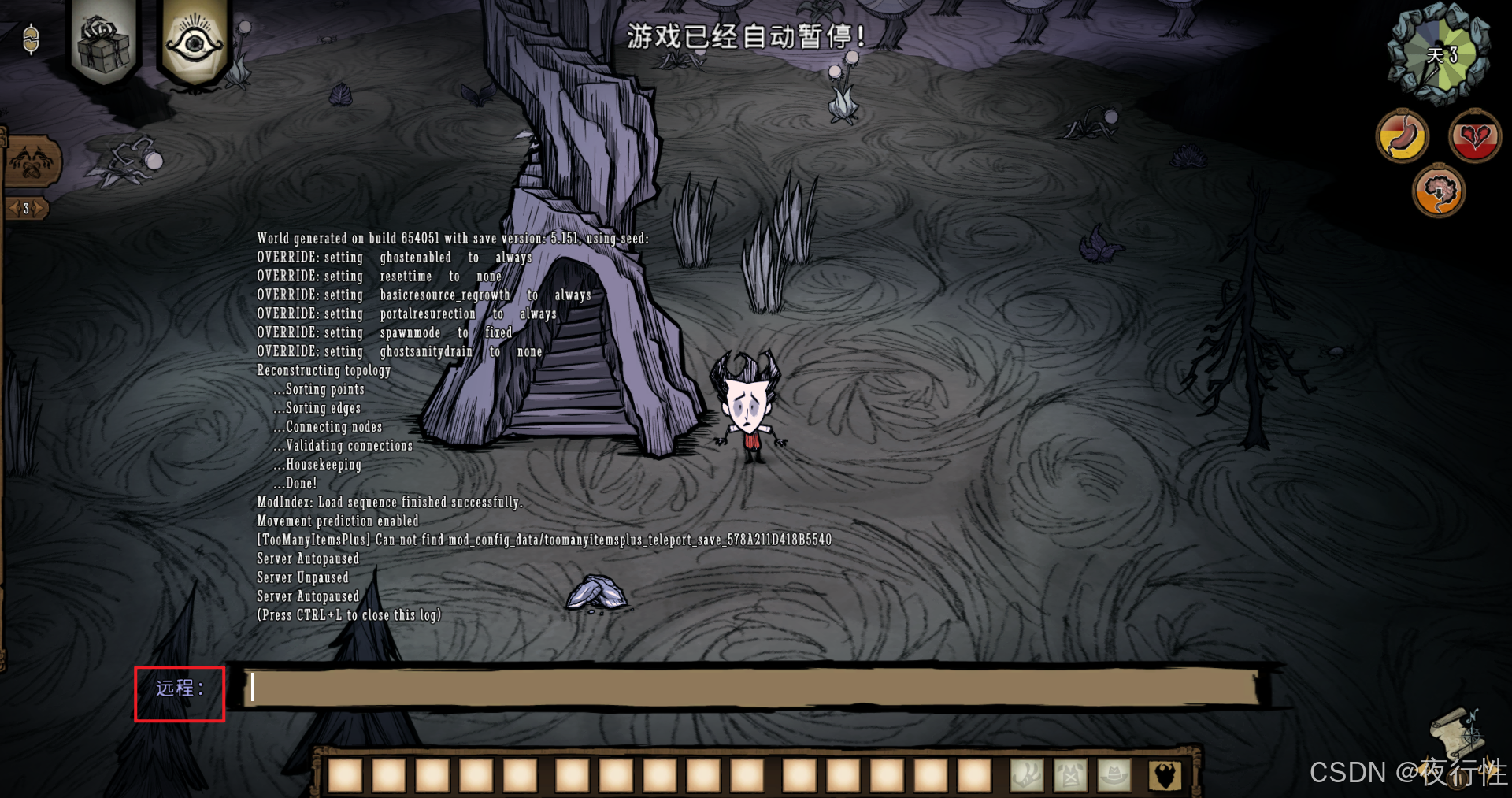Focus the console command input field
Viewport: 1512px width, 798px height.
(752, 687)
